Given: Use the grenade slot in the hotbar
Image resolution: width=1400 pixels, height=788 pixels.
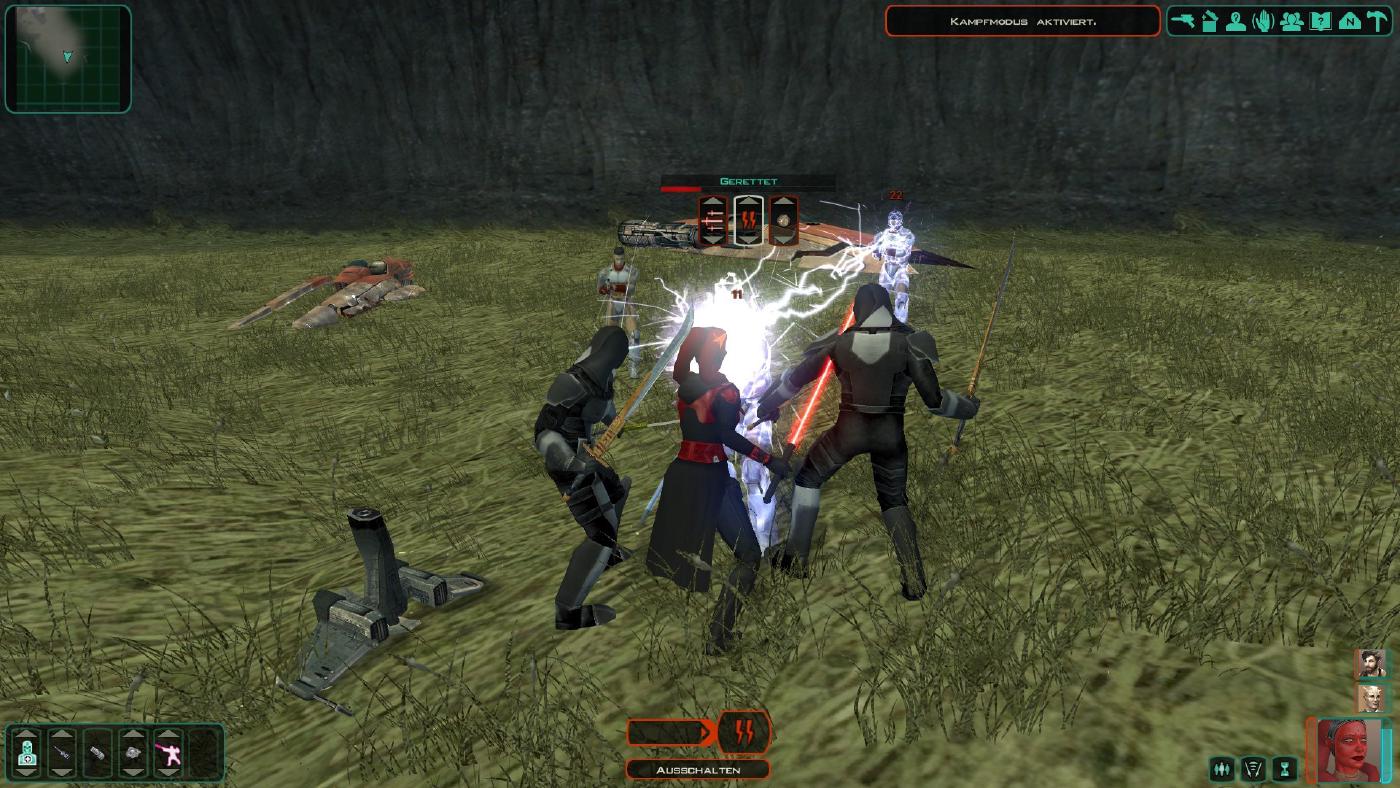Looking at the screenshot, I should (133, 752).
